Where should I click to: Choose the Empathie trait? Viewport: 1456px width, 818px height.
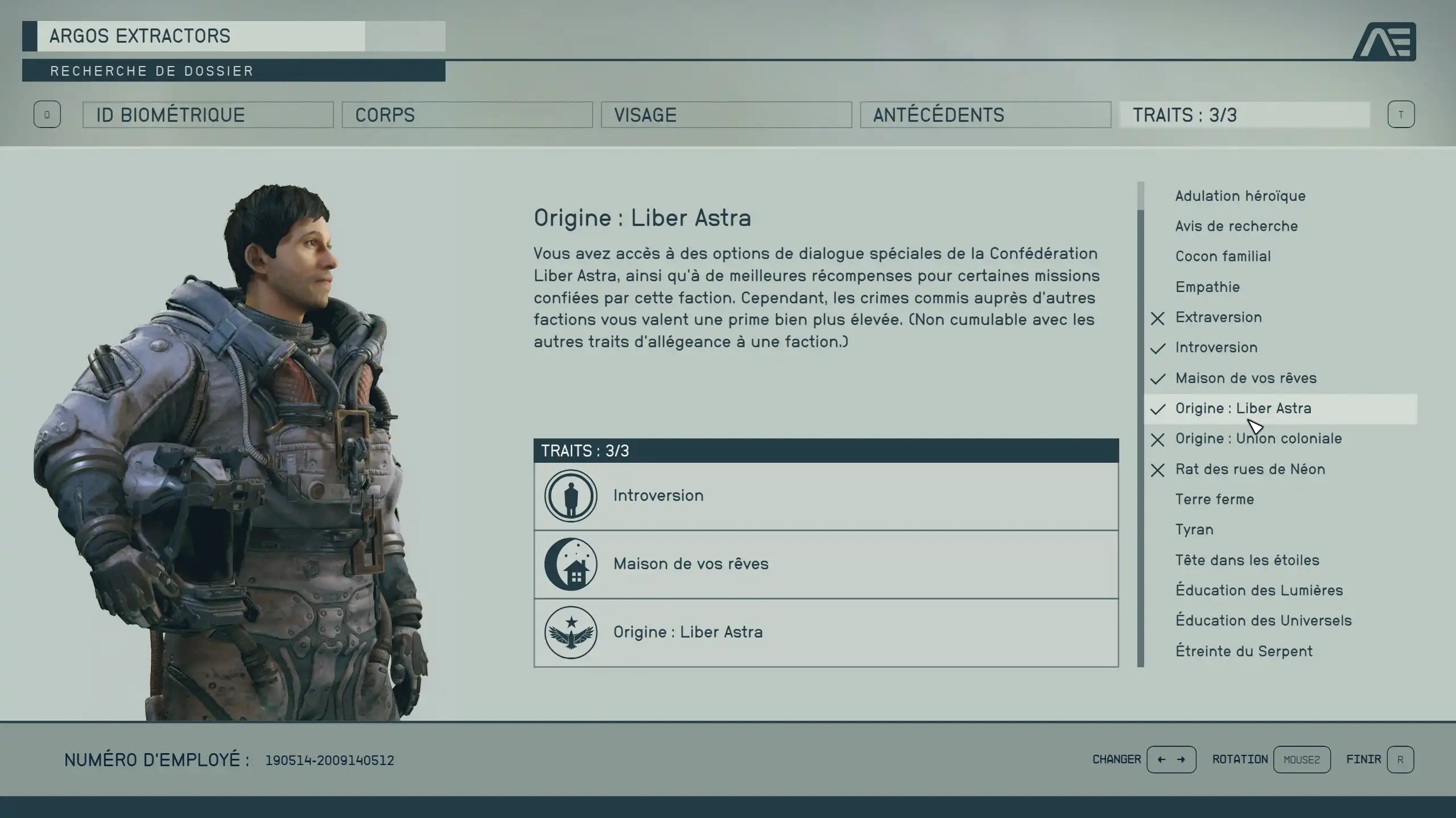(x=1207, y=287)
